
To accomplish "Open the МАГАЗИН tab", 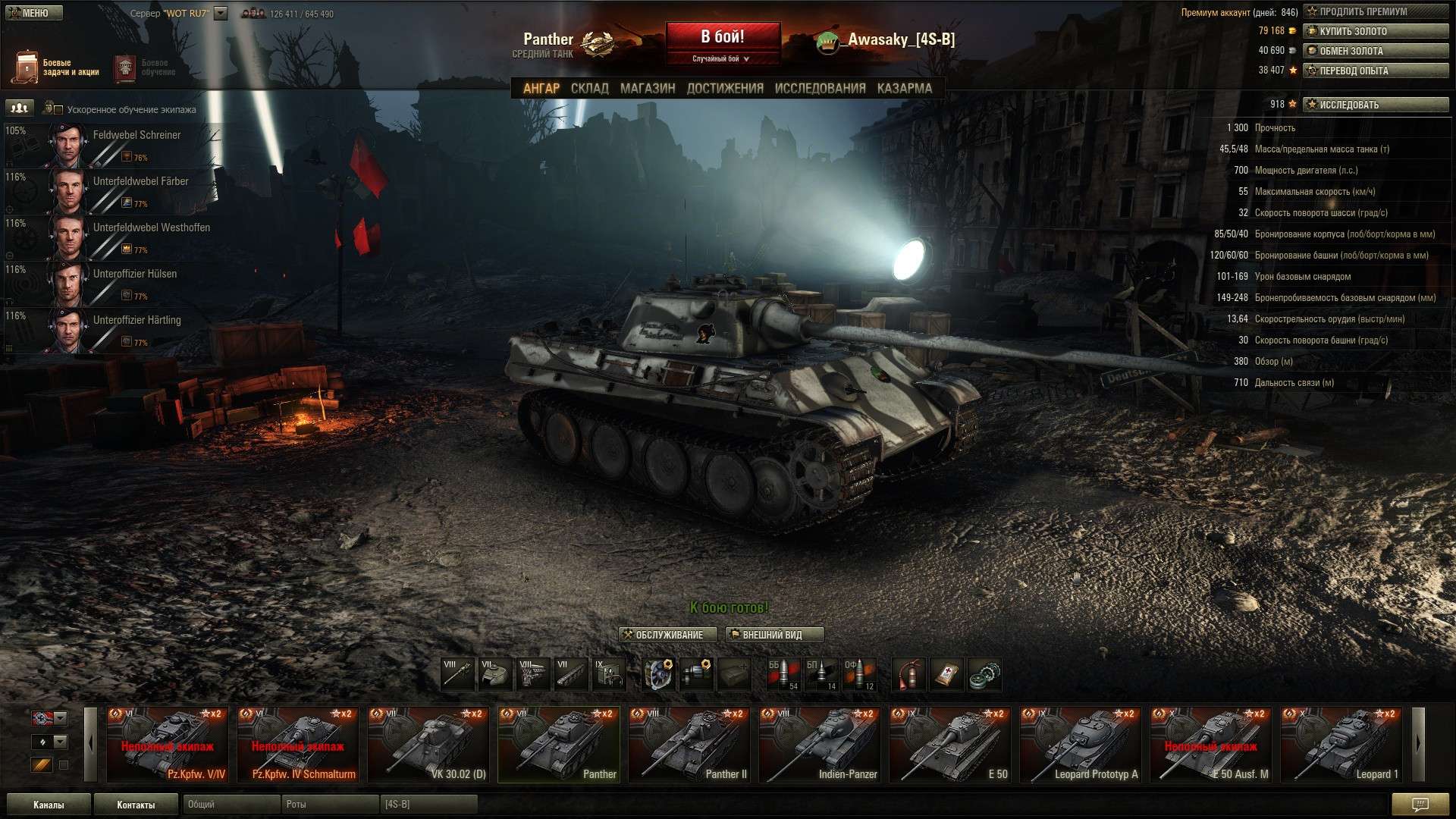I will click(x=647, y=88).
